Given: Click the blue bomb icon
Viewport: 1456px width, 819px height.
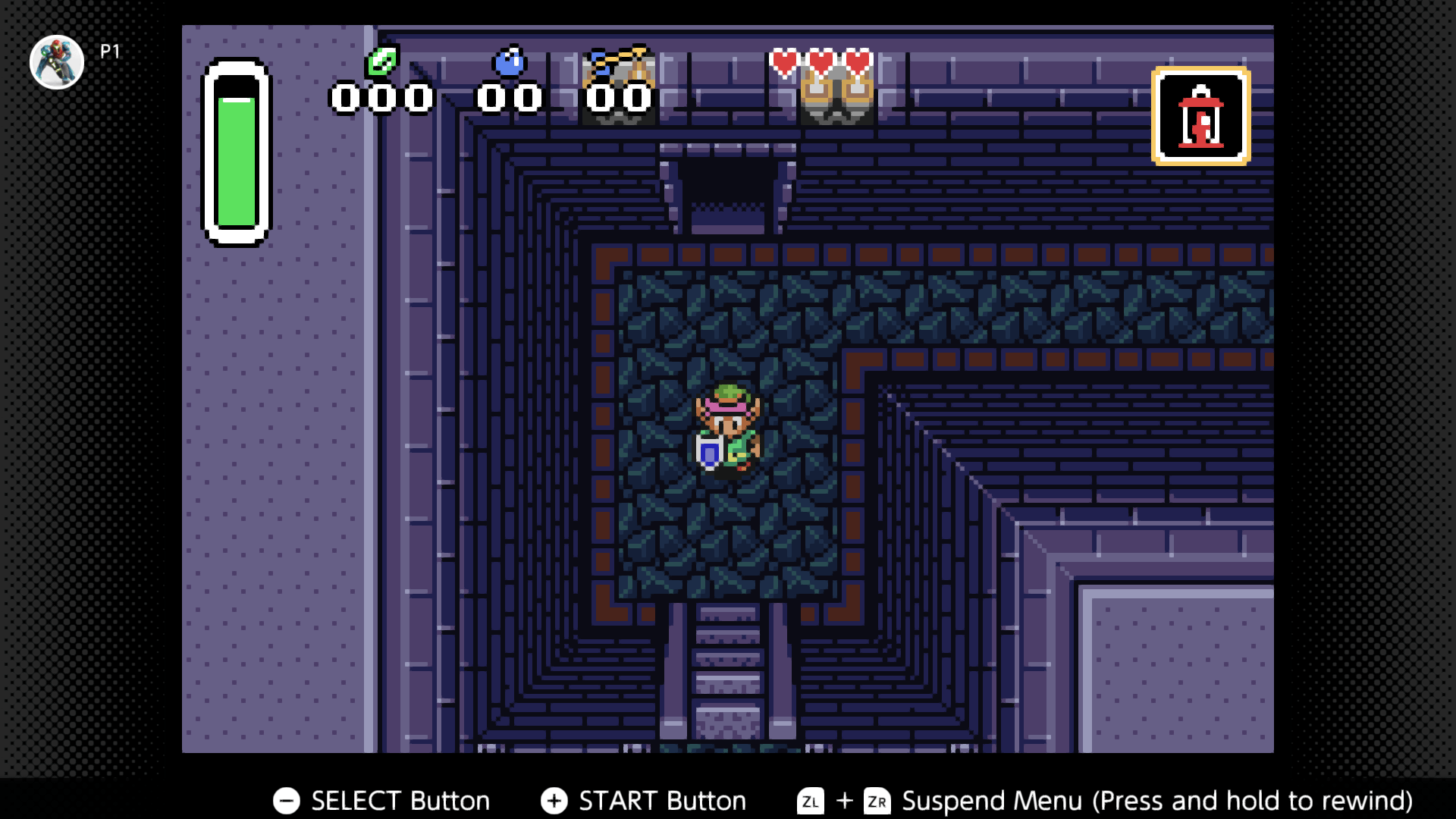Looking at the screenshot, I should click(509, 61).
